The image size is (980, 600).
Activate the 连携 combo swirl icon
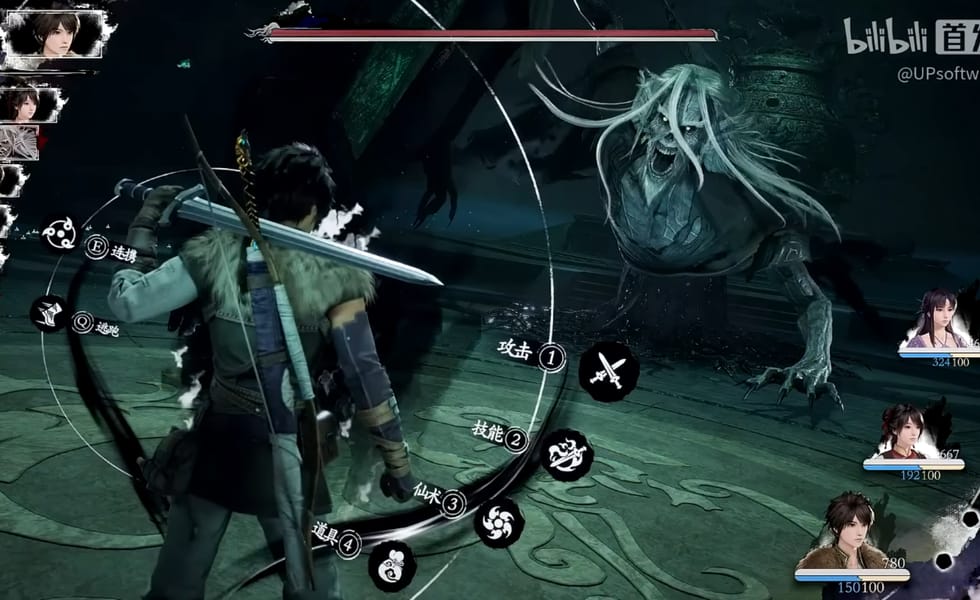click(x=60, y=235)
